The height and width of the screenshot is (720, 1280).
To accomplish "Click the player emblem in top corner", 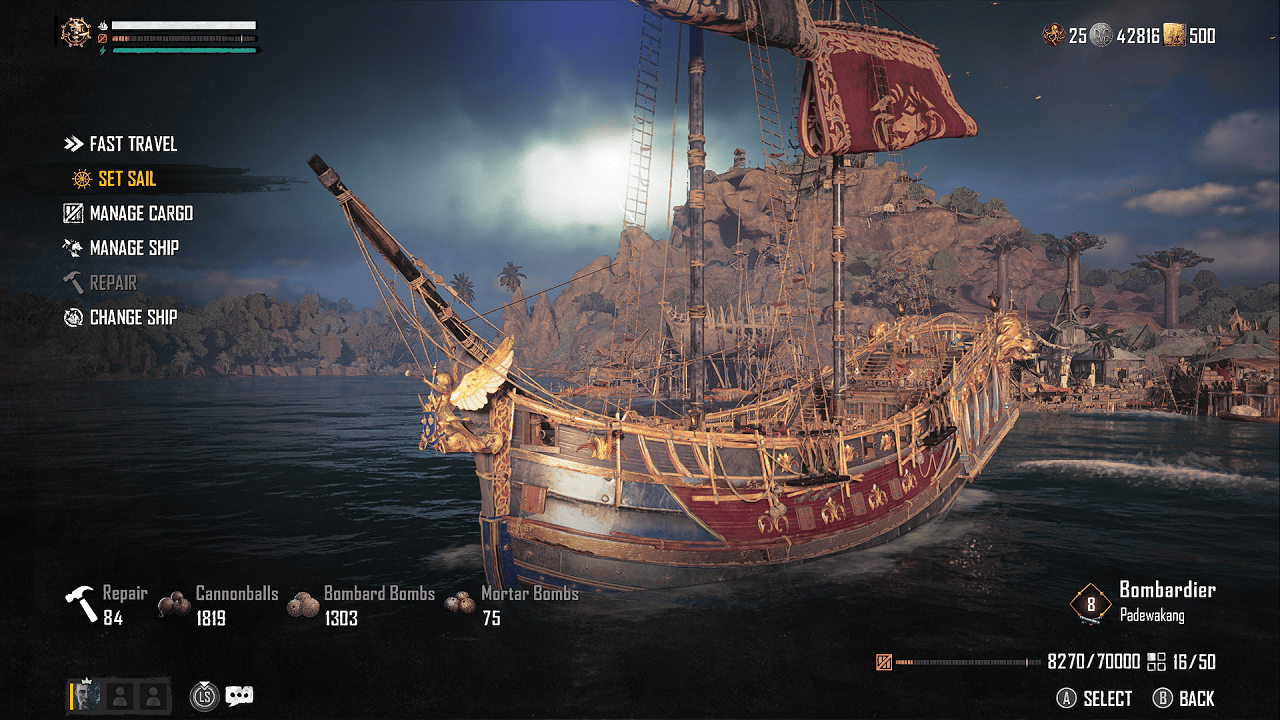I will [x=75, y=33].
